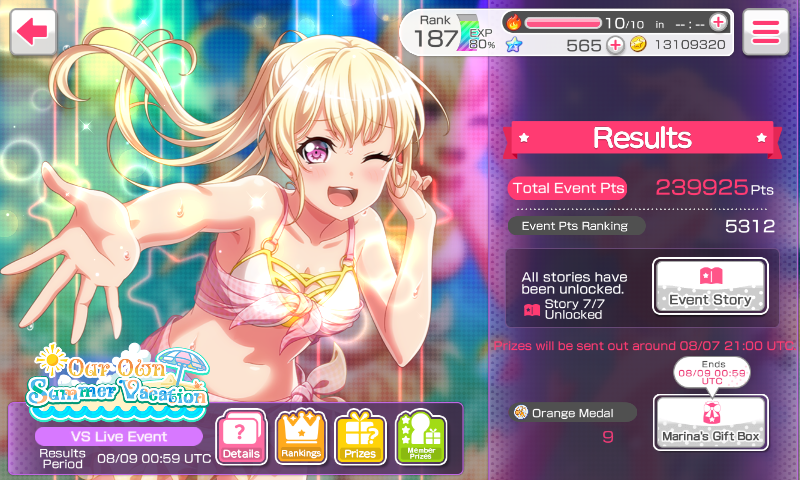800x480 pixels.
Task: Open the Event Story
Action: pos(710,286)
